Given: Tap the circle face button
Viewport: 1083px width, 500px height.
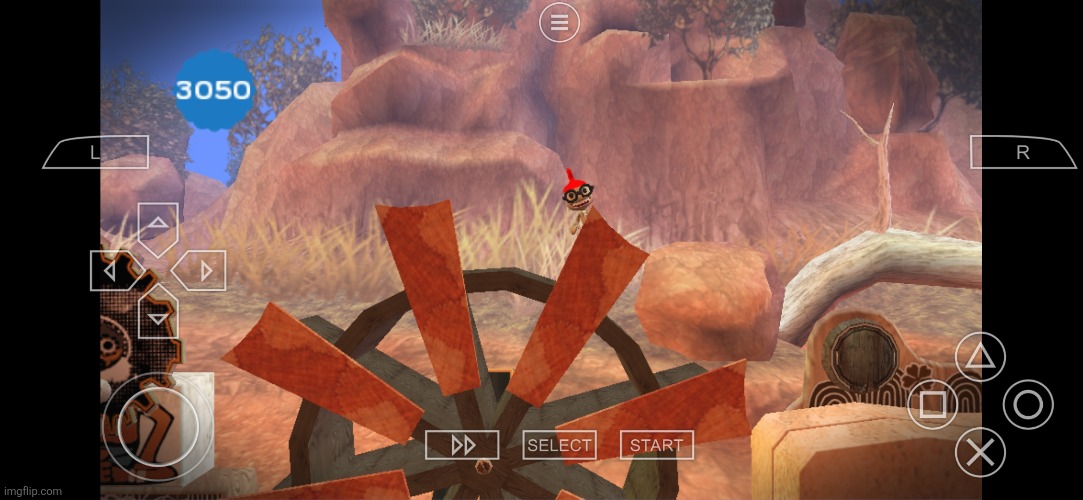Looking at the screenshot, I should (x=1028, y=405).
